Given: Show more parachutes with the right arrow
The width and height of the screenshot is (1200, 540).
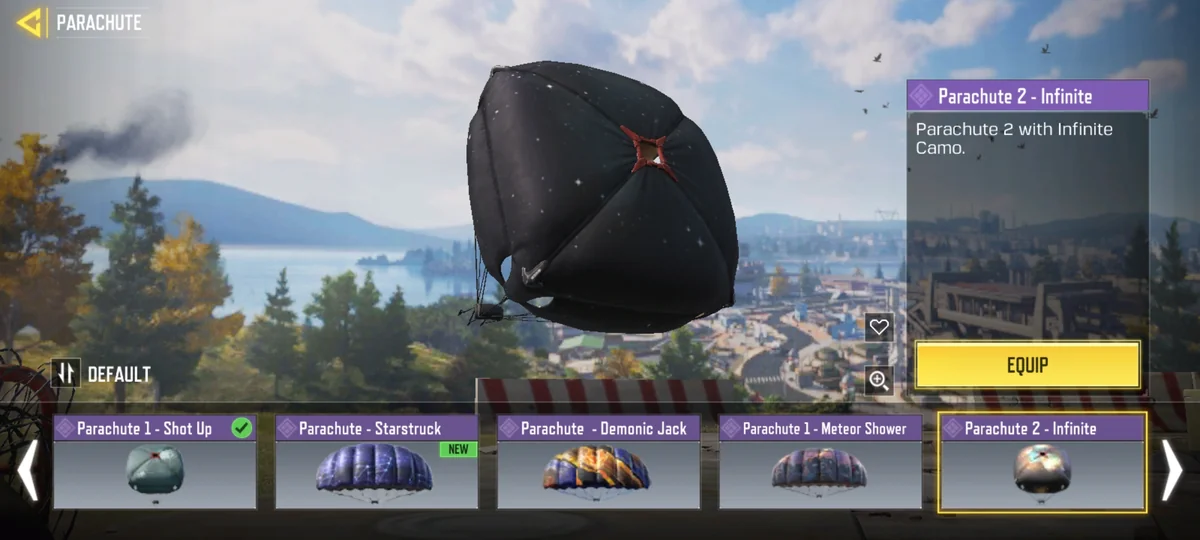Looking at the screenshot, I should (1171, 471).
